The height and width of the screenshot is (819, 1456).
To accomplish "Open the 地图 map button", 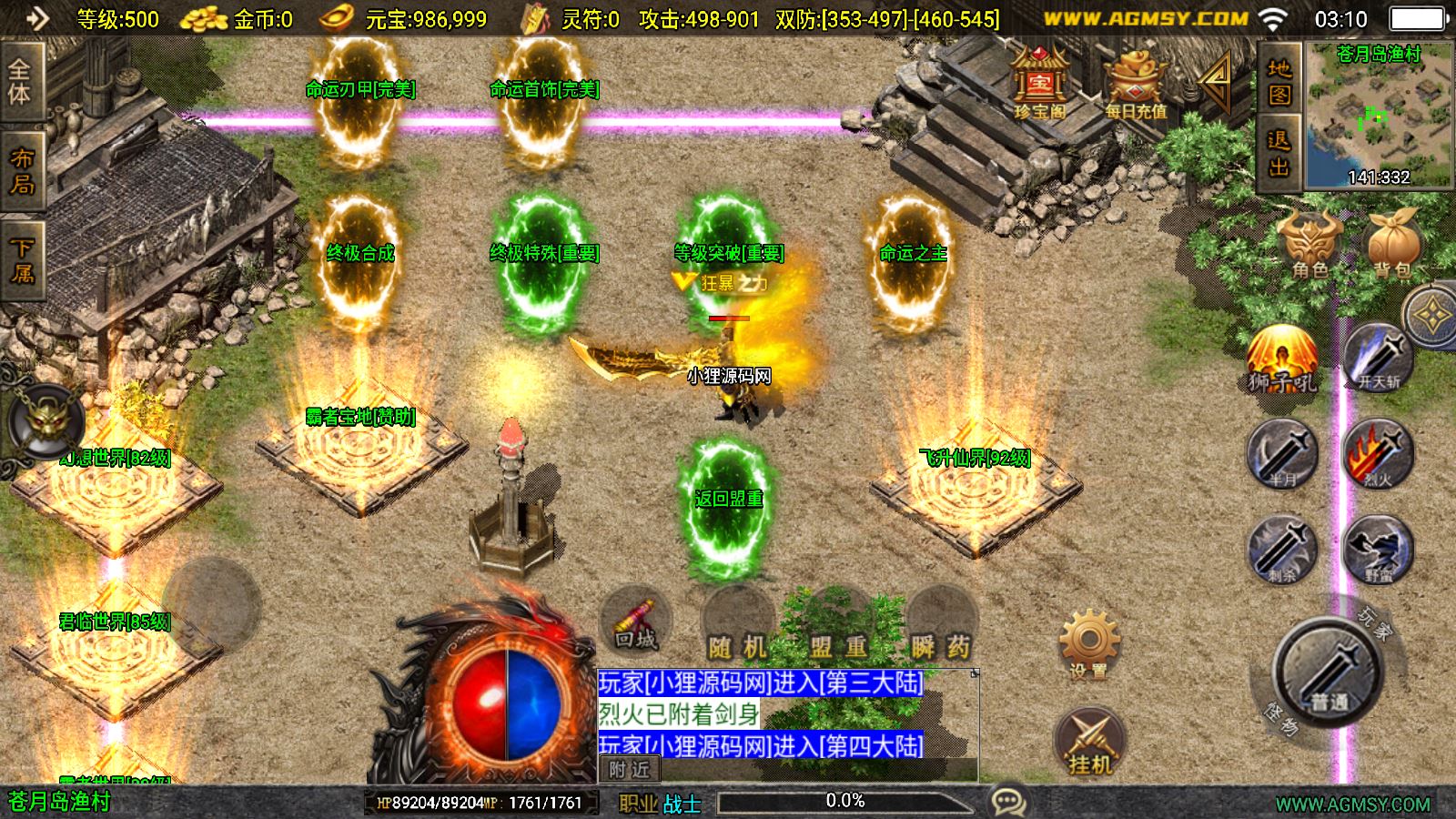I will 1279,82.
